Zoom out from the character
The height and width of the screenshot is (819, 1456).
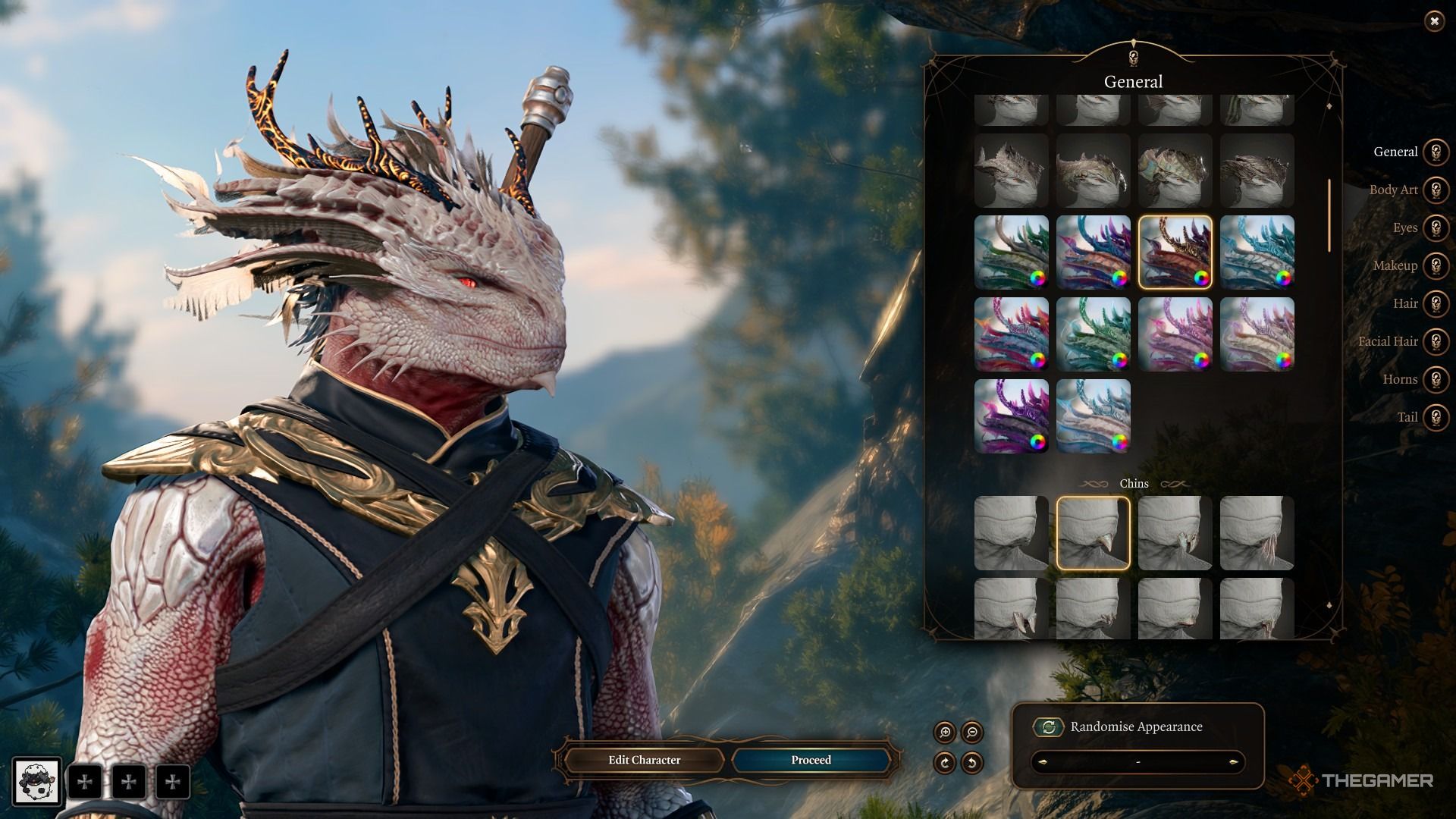pyautogui.click(x=972, y=733)
